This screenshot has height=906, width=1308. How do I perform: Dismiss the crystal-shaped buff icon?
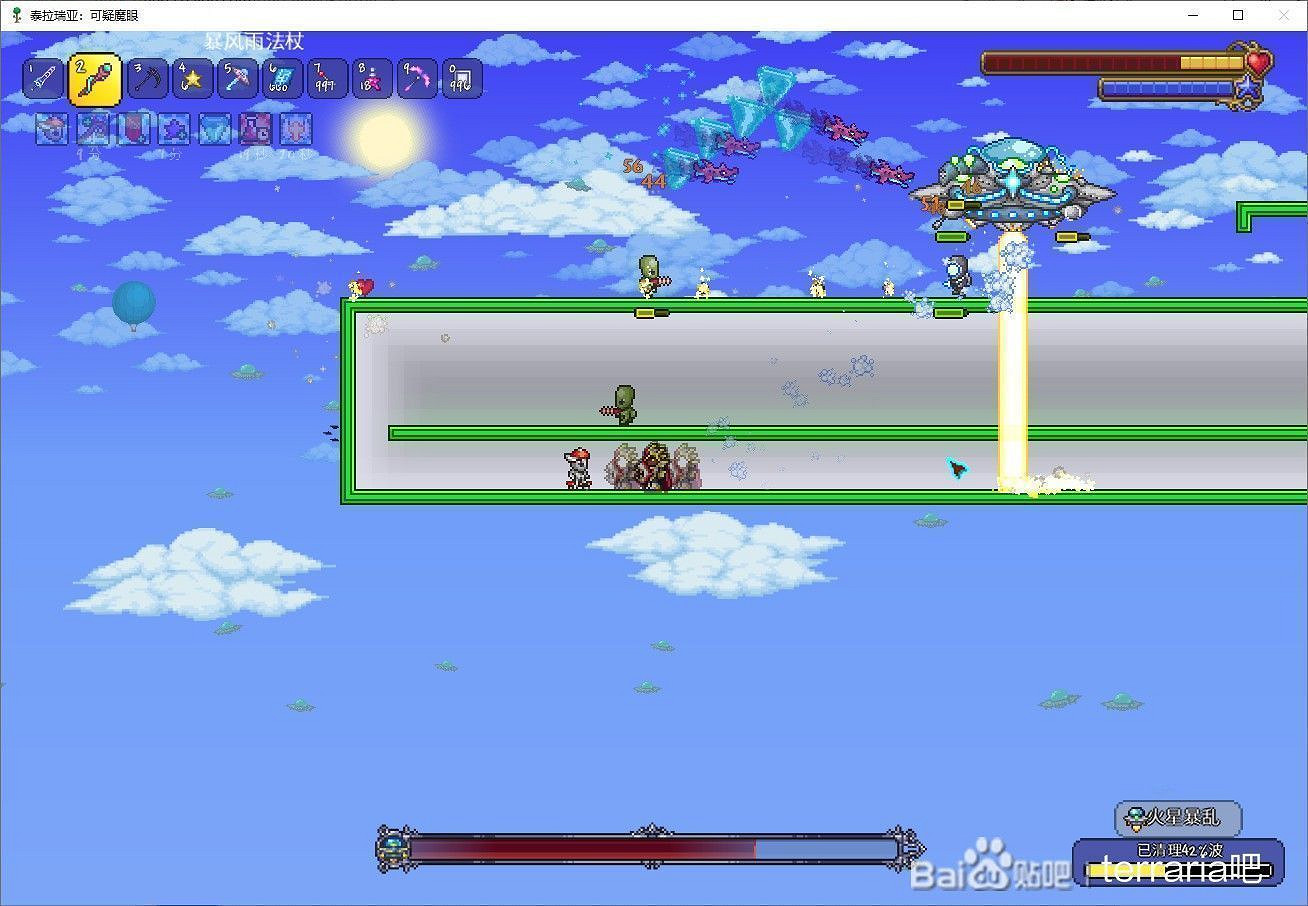(x=214, y=129)
